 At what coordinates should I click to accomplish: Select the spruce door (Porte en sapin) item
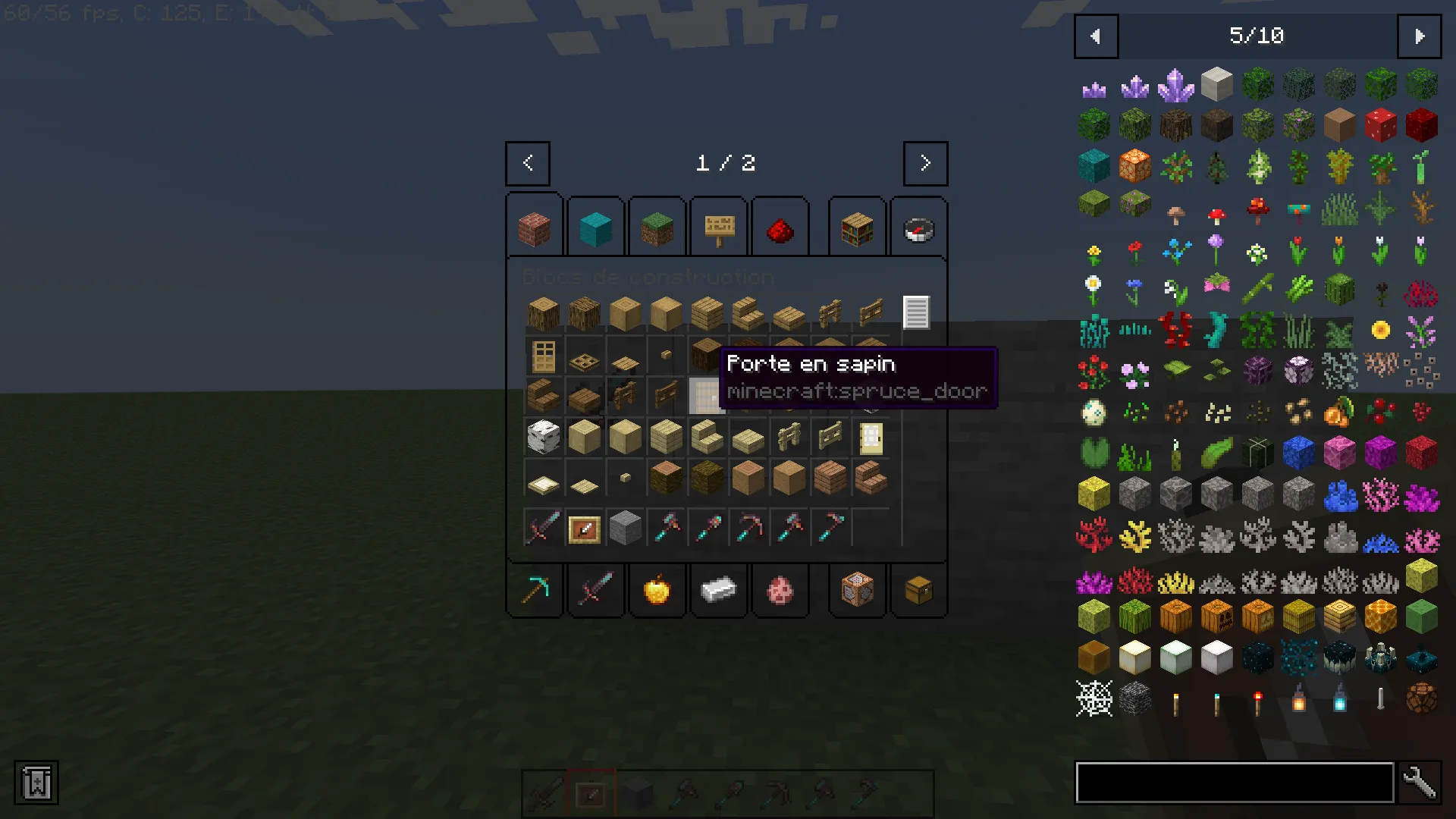[x=705, y=397]
